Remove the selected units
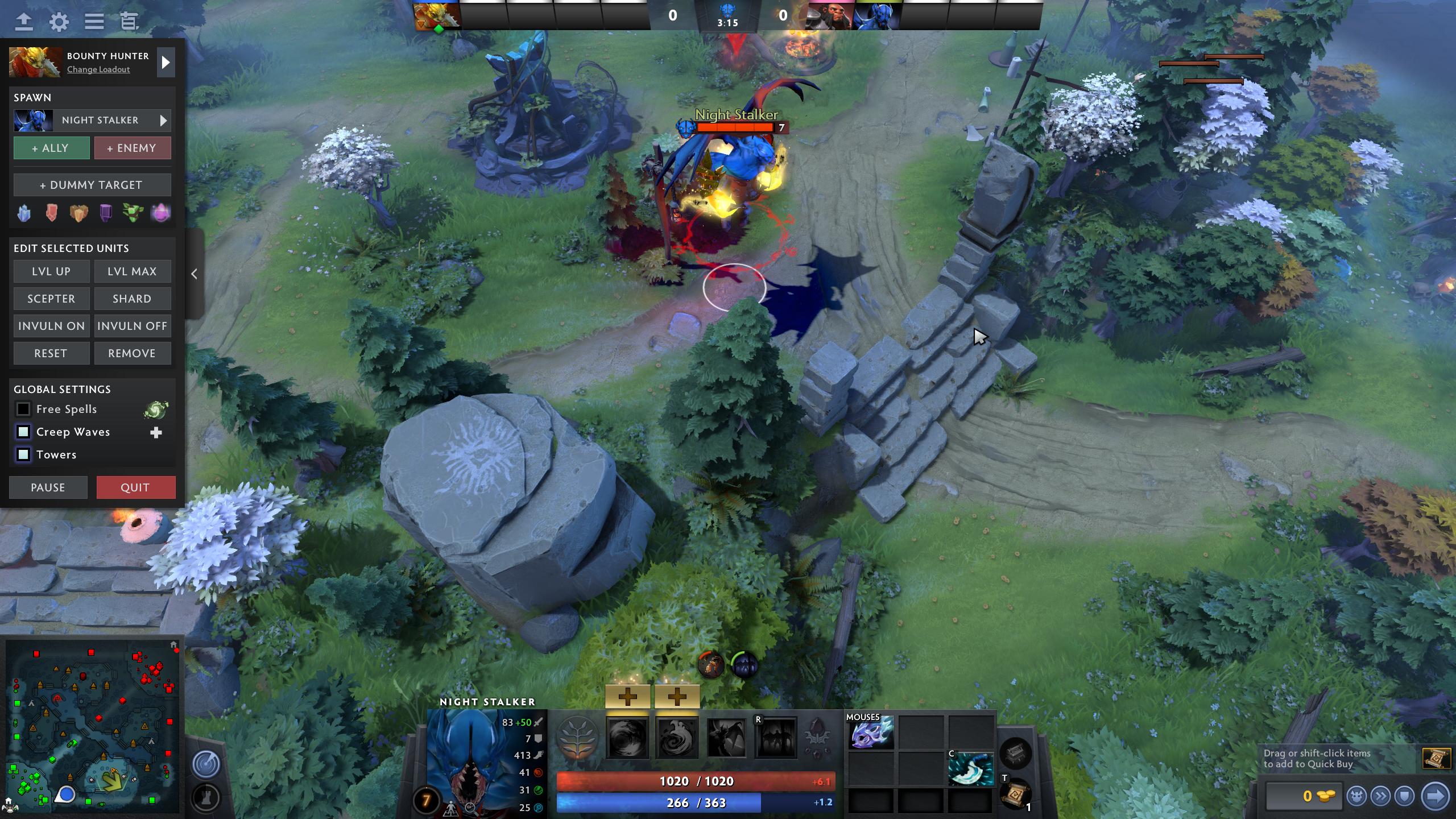The height and width of the screenshot is (819, 1456). pos(132,353)
